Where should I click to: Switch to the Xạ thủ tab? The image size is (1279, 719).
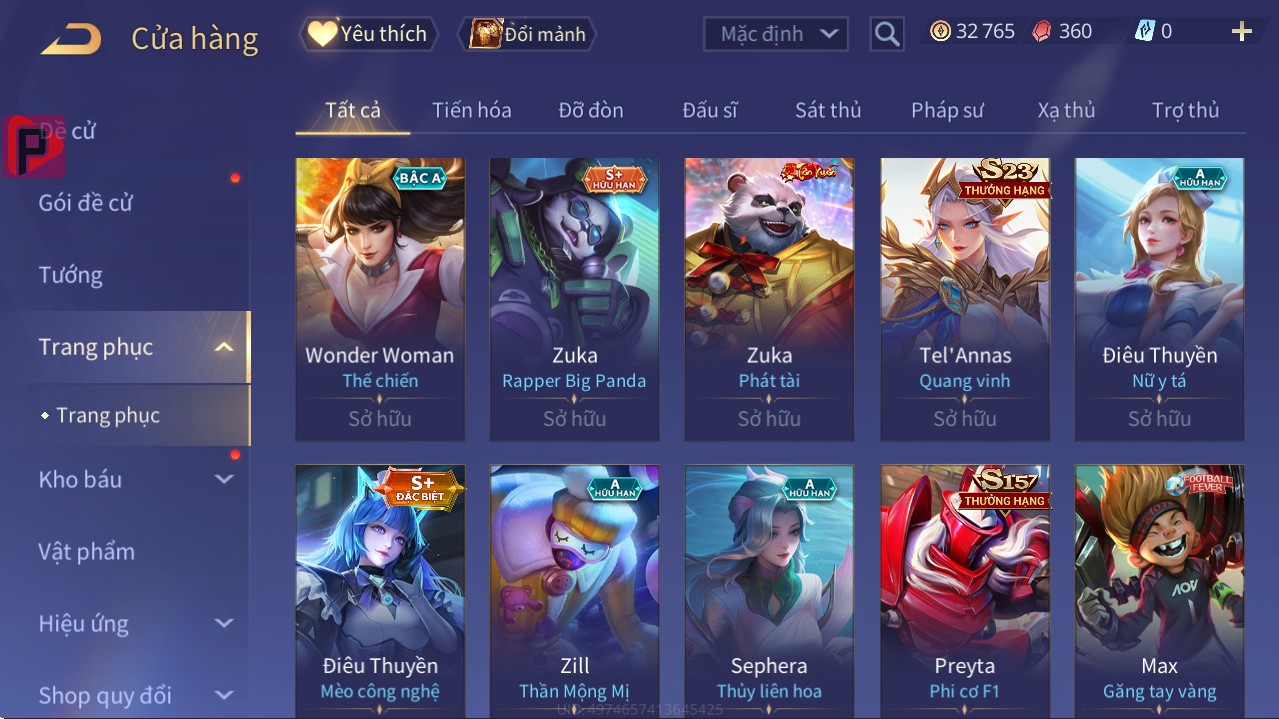[1066, 110]
